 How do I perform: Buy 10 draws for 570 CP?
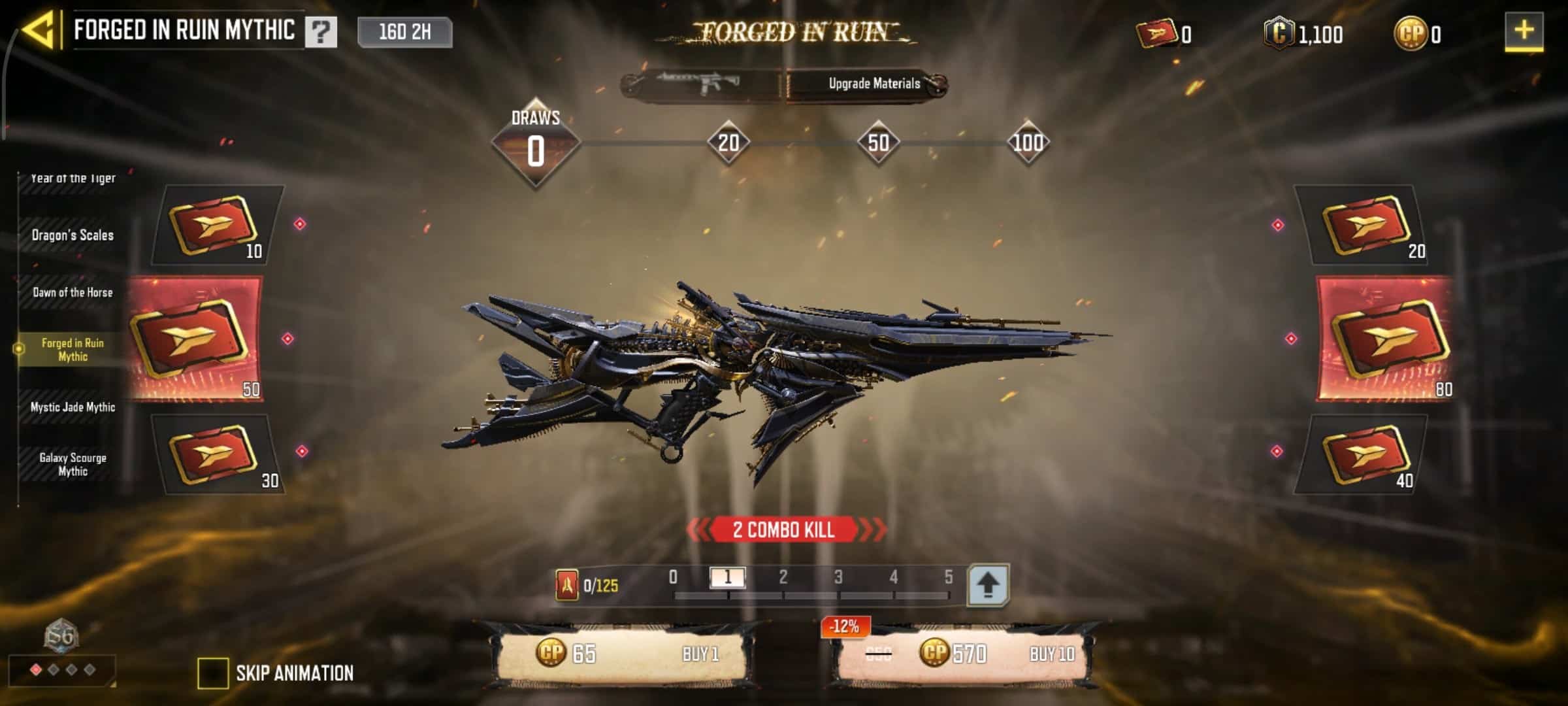pos(962,654)
